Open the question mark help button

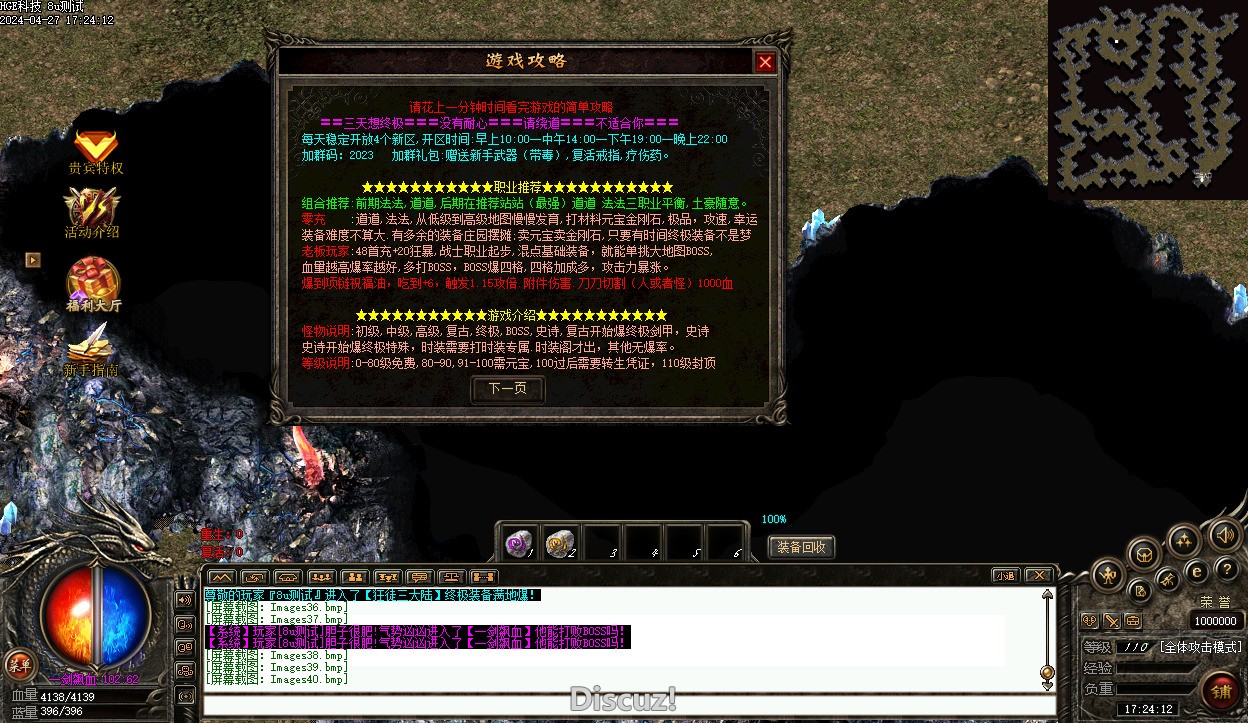pyautogui.click(x=1226, y=568)
